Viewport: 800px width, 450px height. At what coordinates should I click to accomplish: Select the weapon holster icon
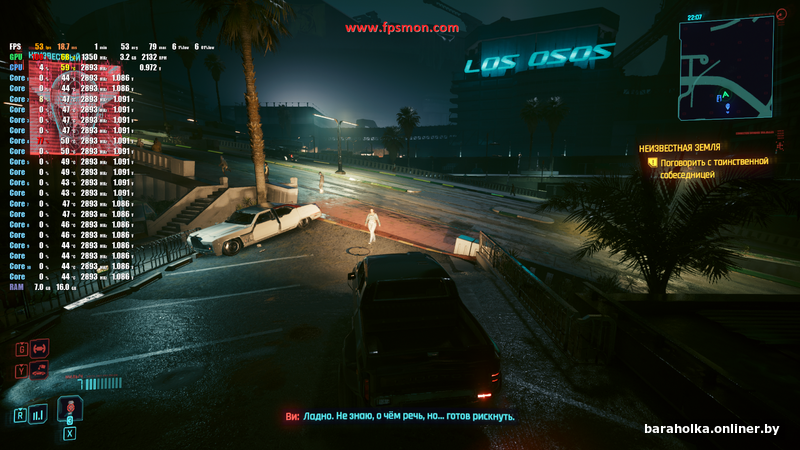[41, 348]
